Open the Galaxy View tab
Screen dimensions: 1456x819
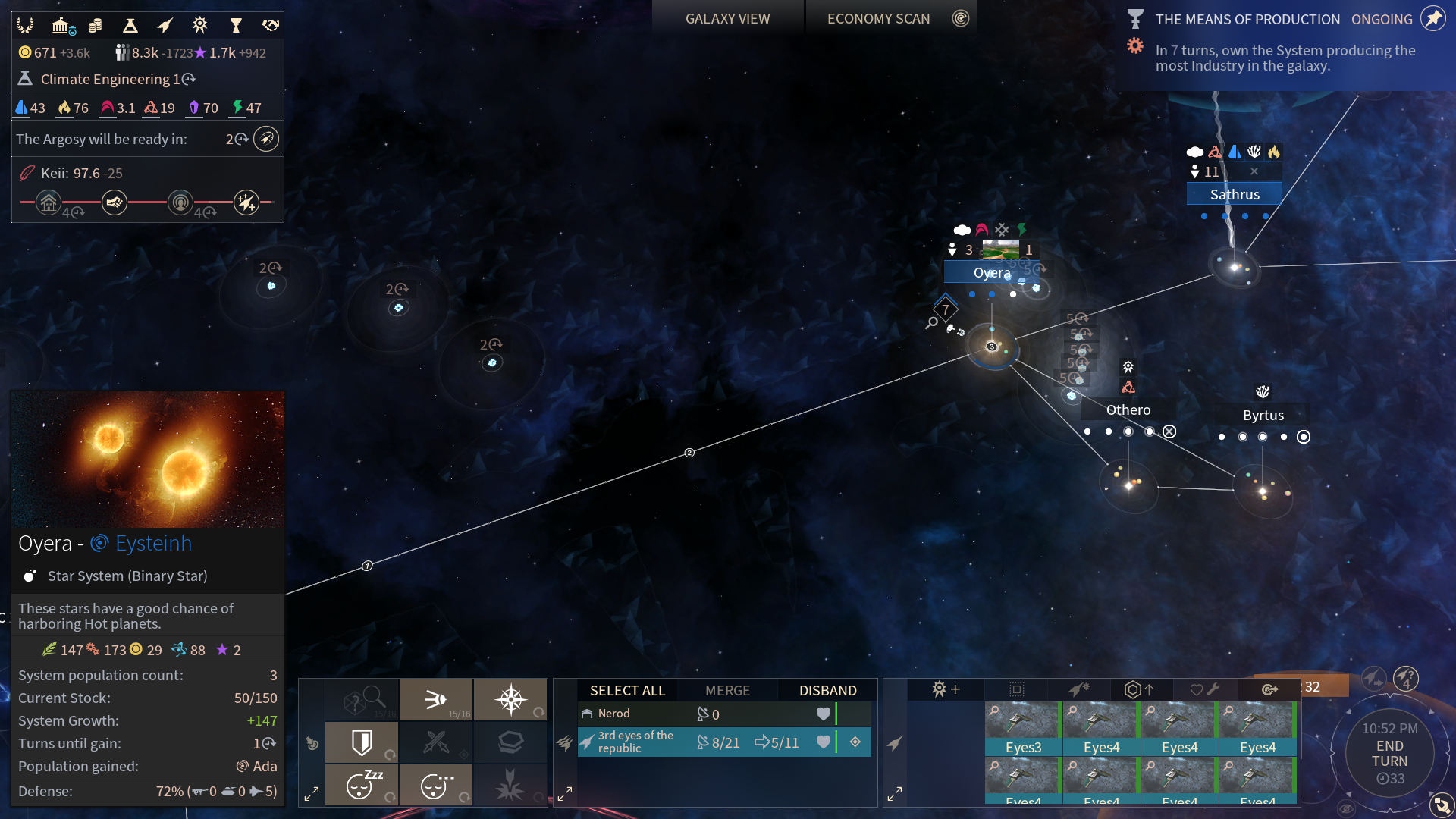(x=727, y=19)
